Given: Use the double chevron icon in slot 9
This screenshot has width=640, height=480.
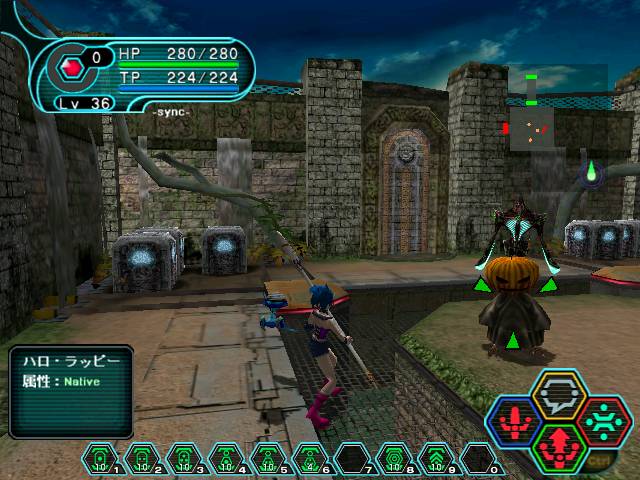Looking at the screenshot, I should (436, 459).
